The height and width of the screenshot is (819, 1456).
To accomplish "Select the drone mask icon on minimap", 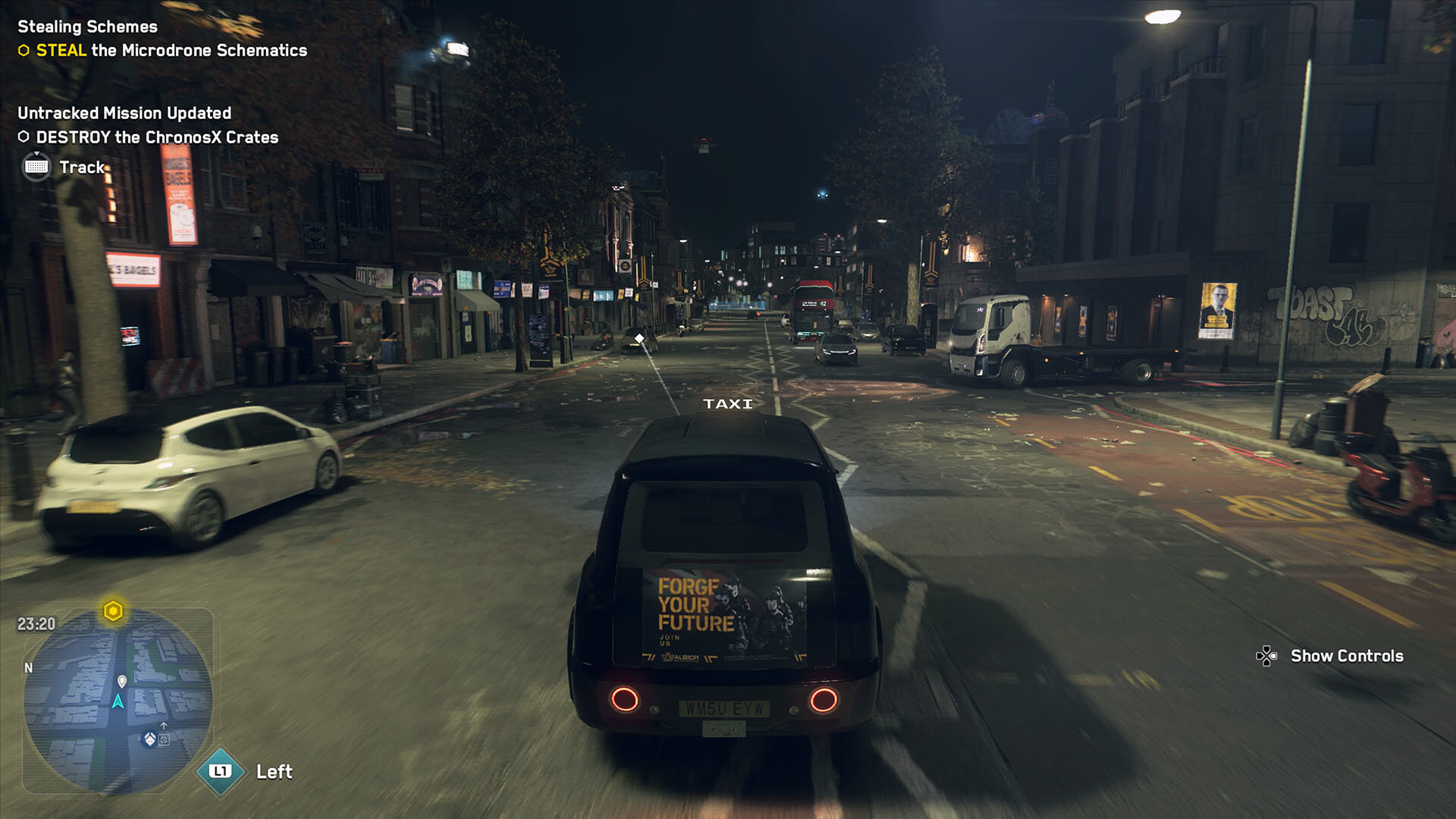I will (x=150, y=739).
